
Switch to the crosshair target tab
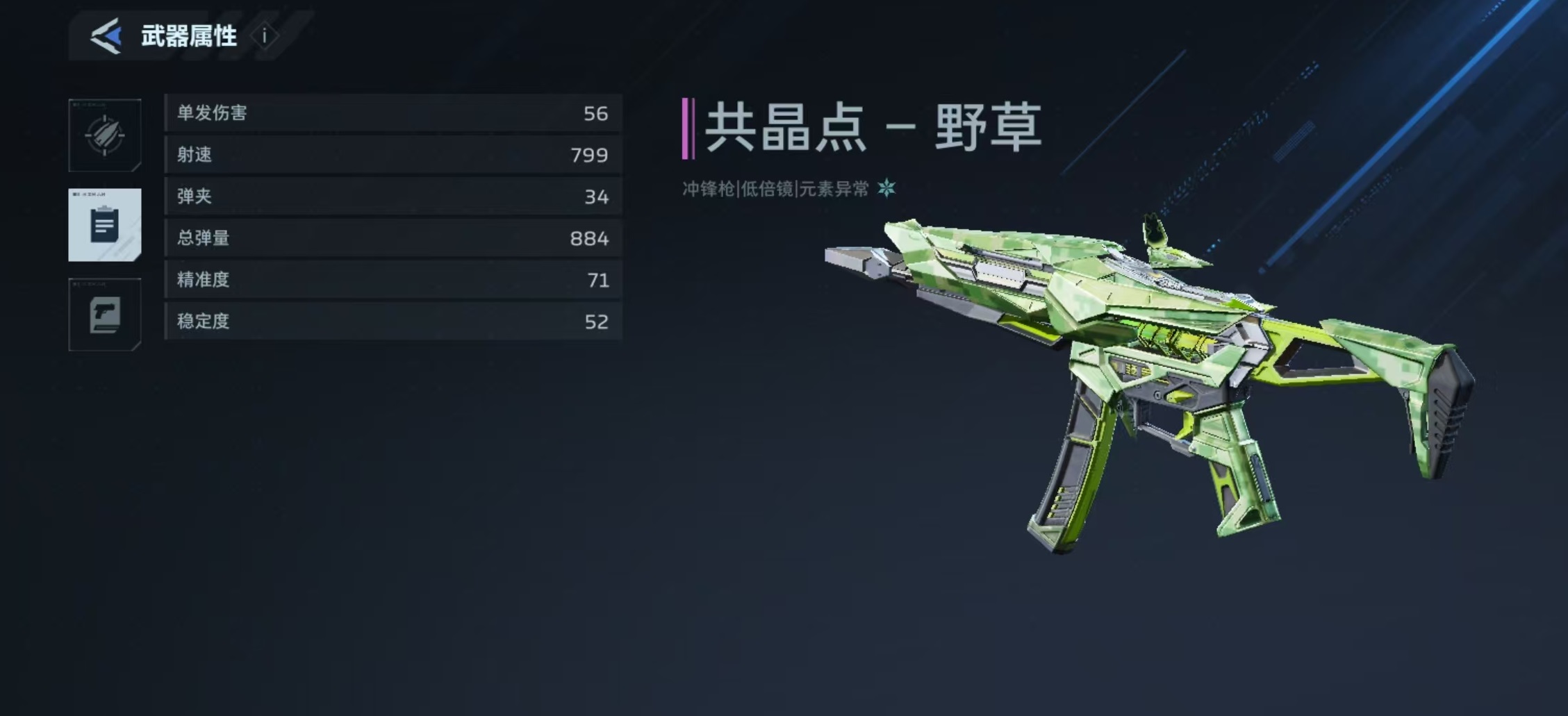(105, 135)
